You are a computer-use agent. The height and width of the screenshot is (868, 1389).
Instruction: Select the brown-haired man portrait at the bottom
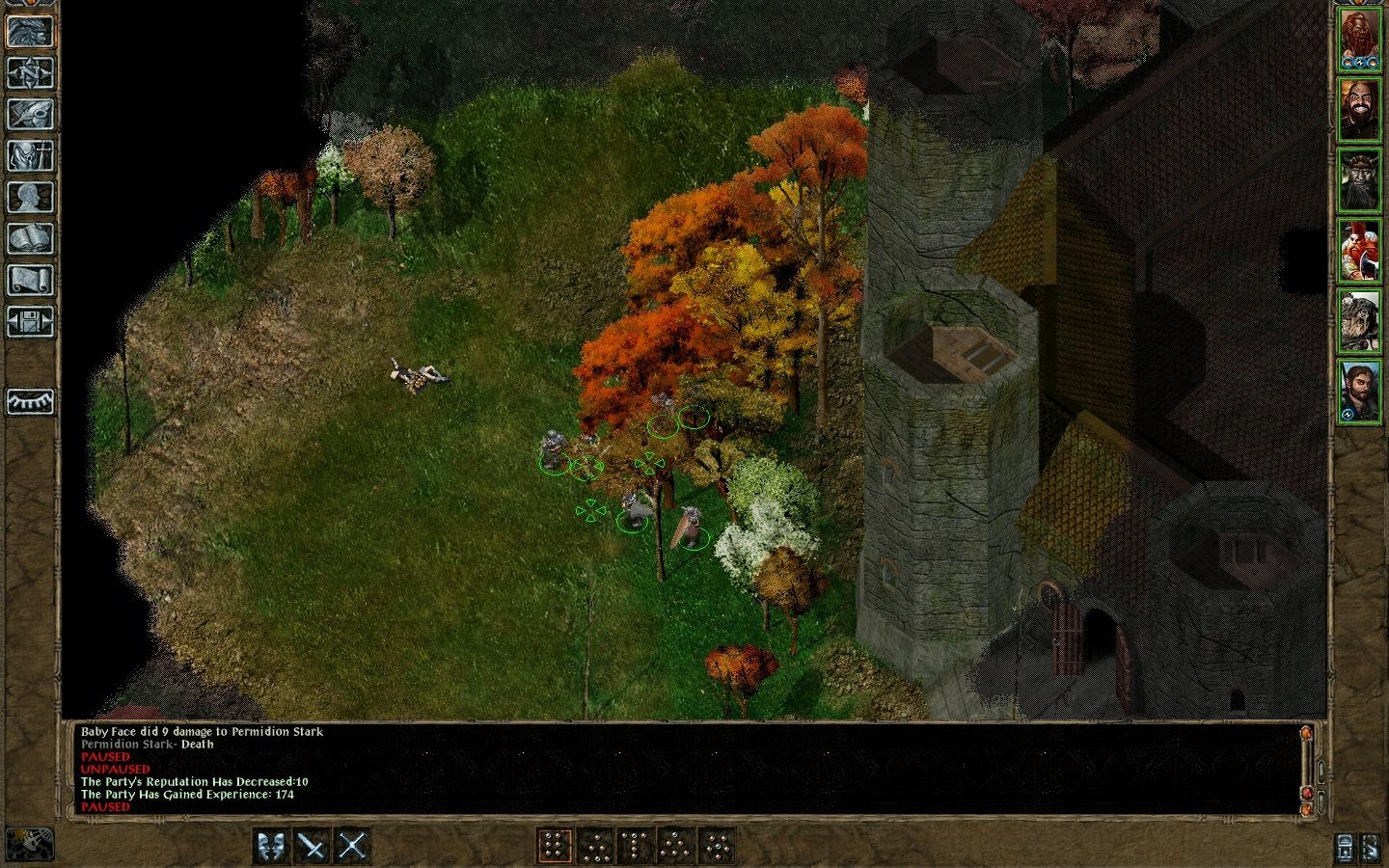1360,392
